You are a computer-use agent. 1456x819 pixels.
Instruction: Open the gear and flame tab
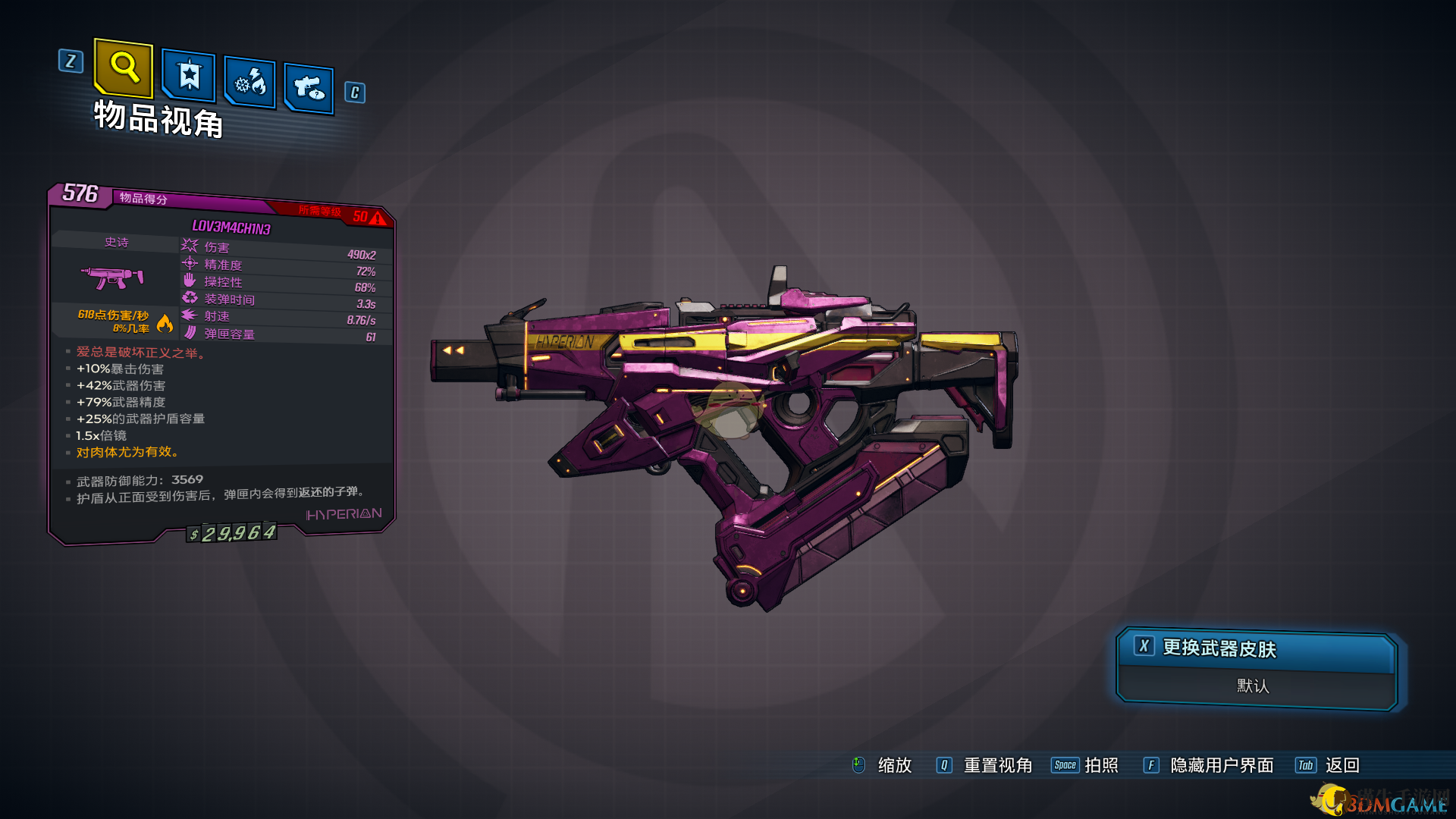tap(250, 82)
